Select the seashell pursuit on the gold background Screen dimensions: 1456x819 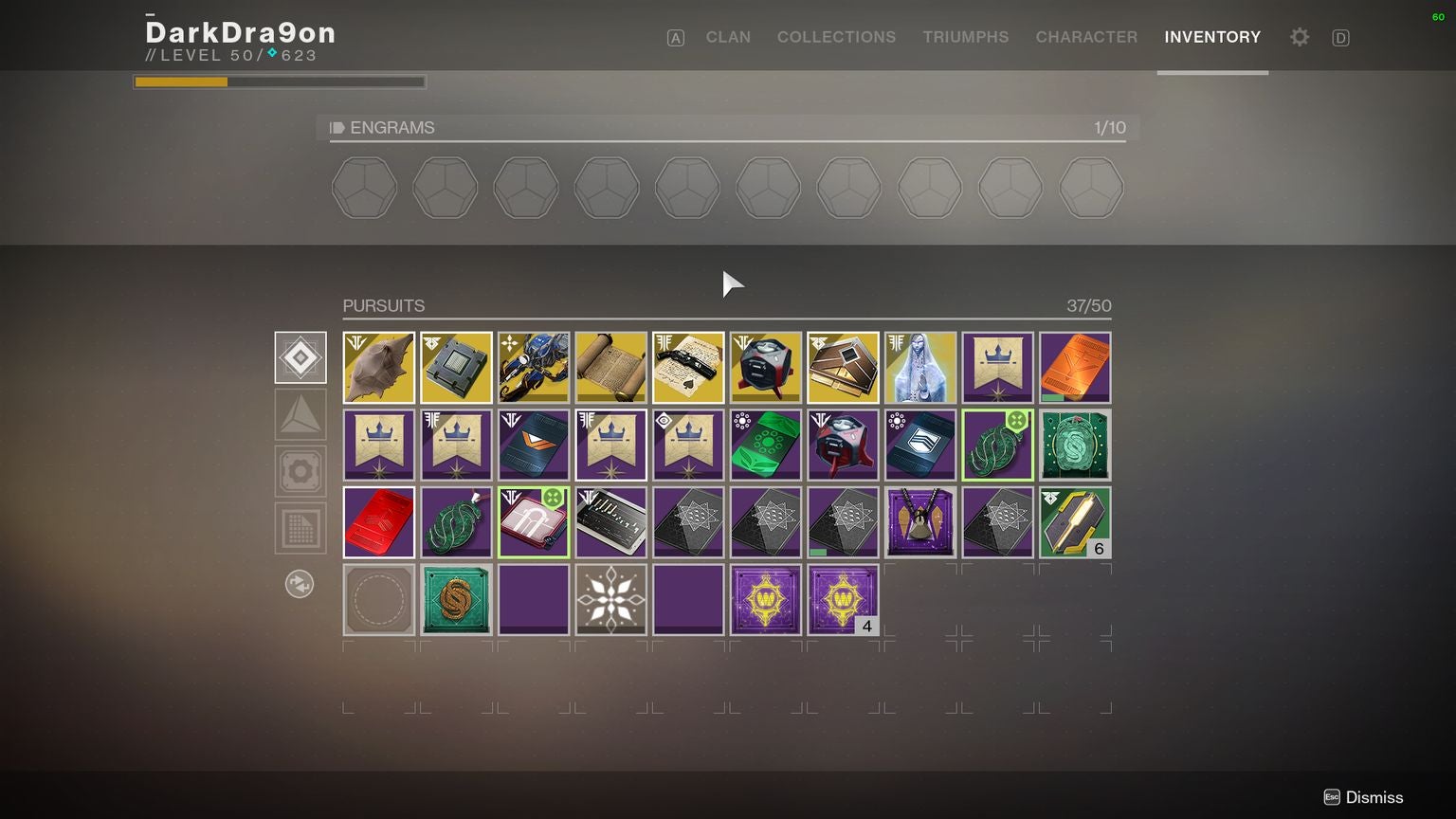pyautogui.click(x=378, y=367)
